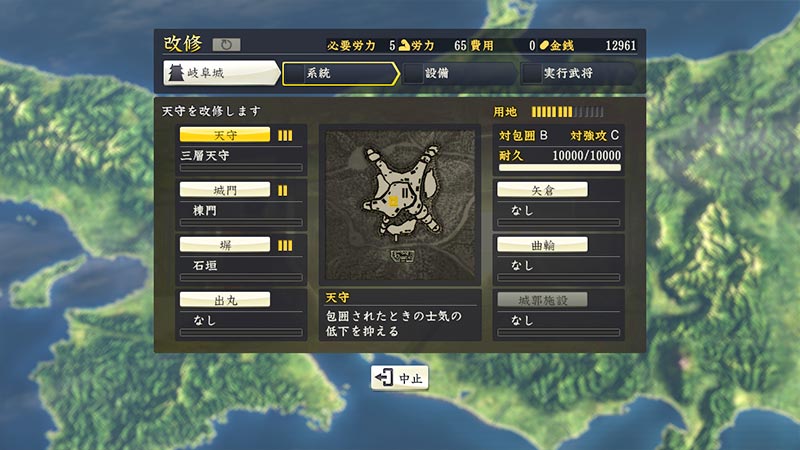Image resolution: width=800 pixels, height=450 pixels.
Task: Click the castle layout map preview
Action: point(399,203)
